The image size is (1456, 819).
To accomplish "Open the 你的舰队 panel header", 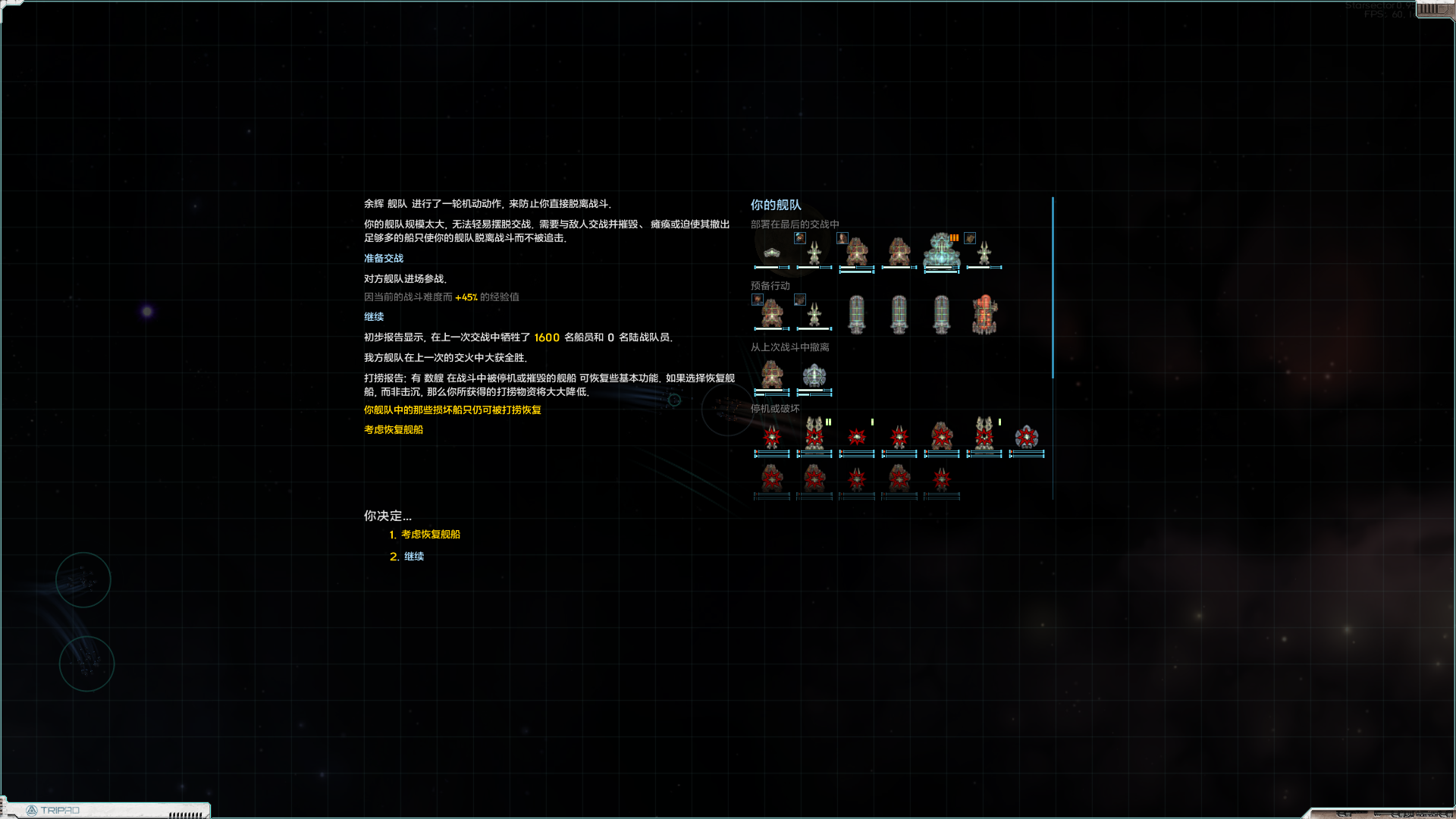I will tap(775, 205).
